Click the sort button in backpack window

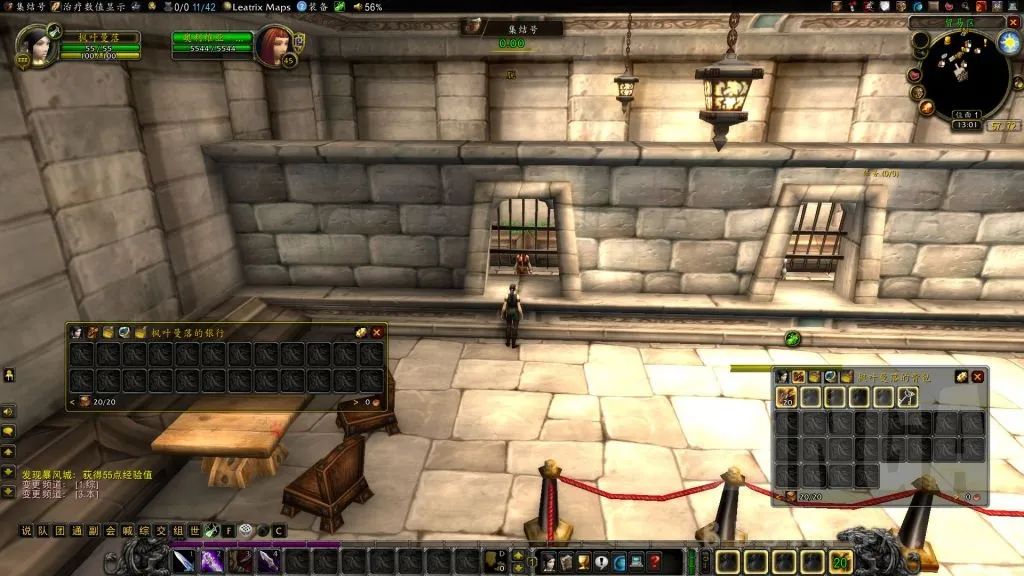960,376
